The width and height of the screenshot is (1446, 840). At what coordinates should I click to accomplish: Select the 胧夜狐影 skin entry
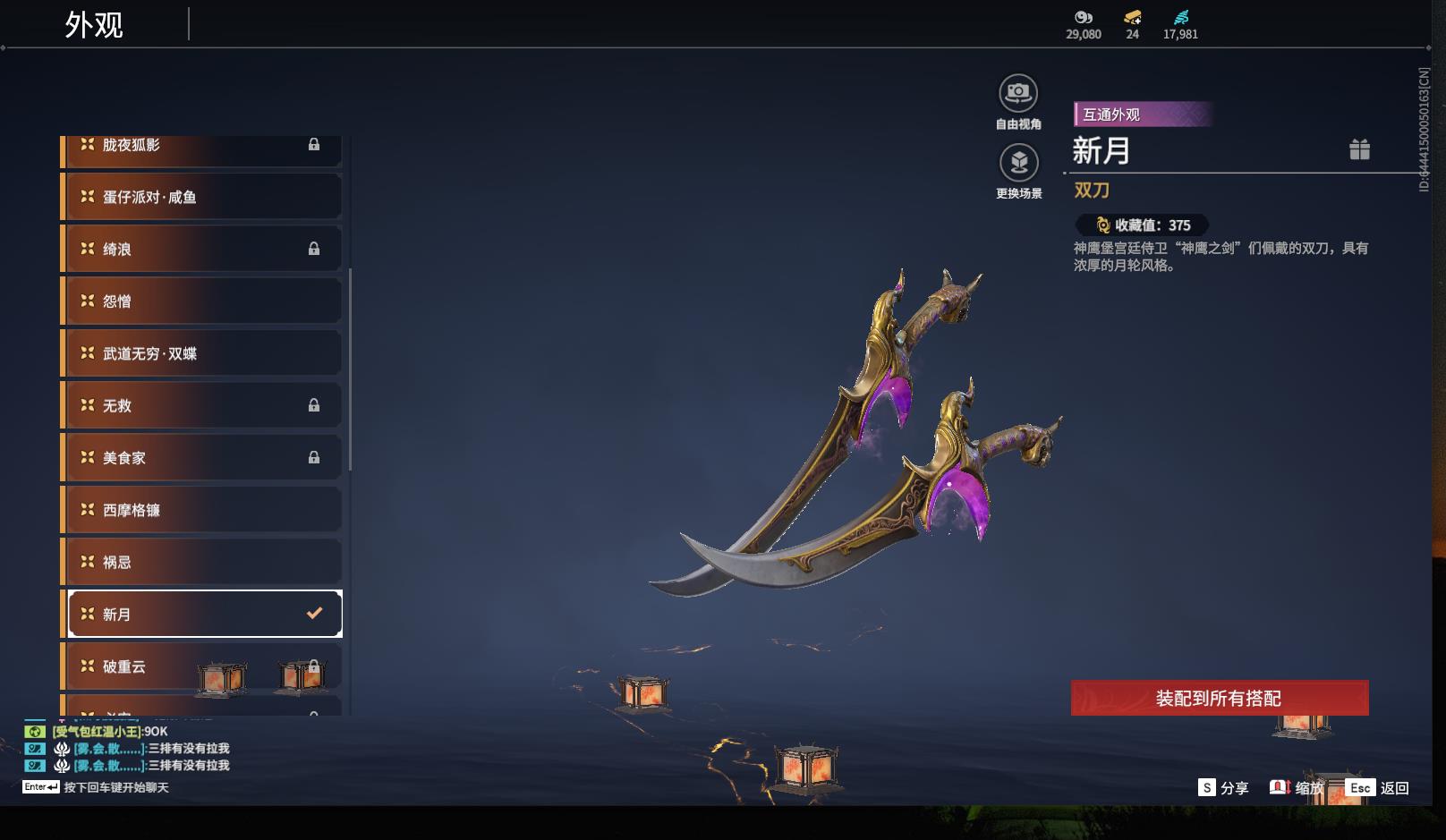click(201, 147)
